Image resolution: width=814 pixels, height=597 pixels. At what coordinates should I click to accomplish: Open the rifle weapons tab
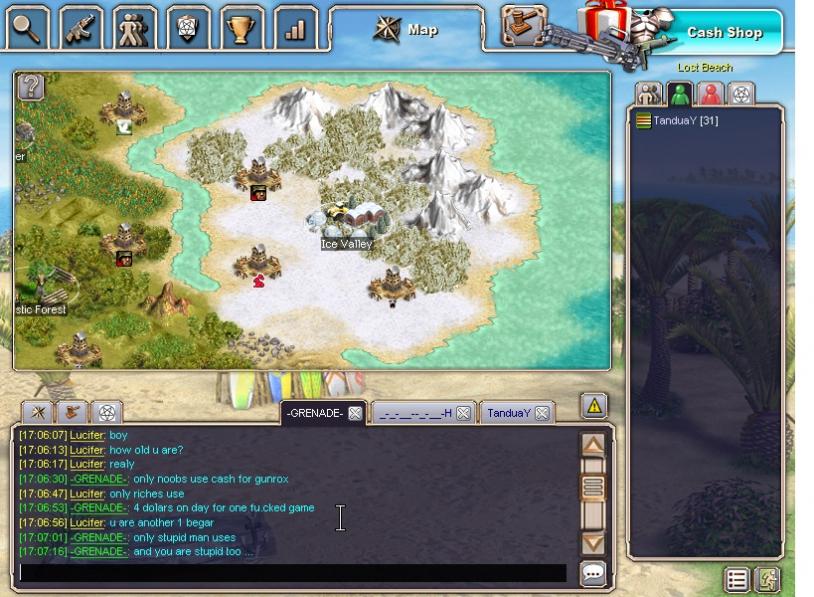click(x=81, y=28)
